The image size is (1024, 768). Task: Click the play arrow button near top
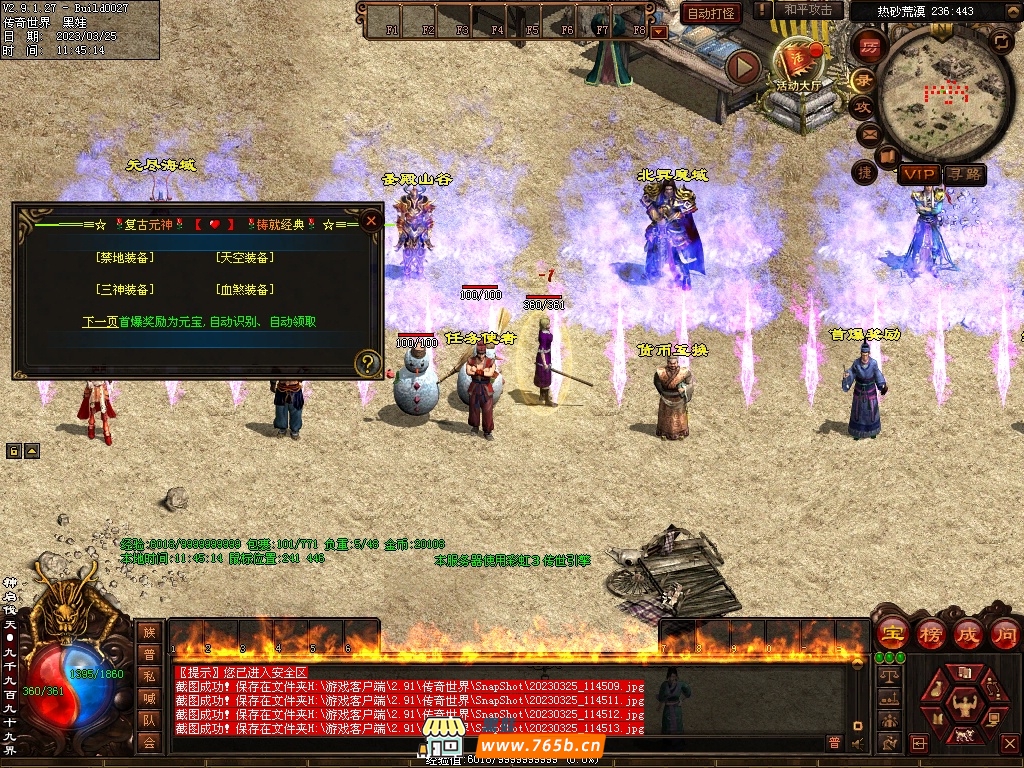(x=743, y=67)
